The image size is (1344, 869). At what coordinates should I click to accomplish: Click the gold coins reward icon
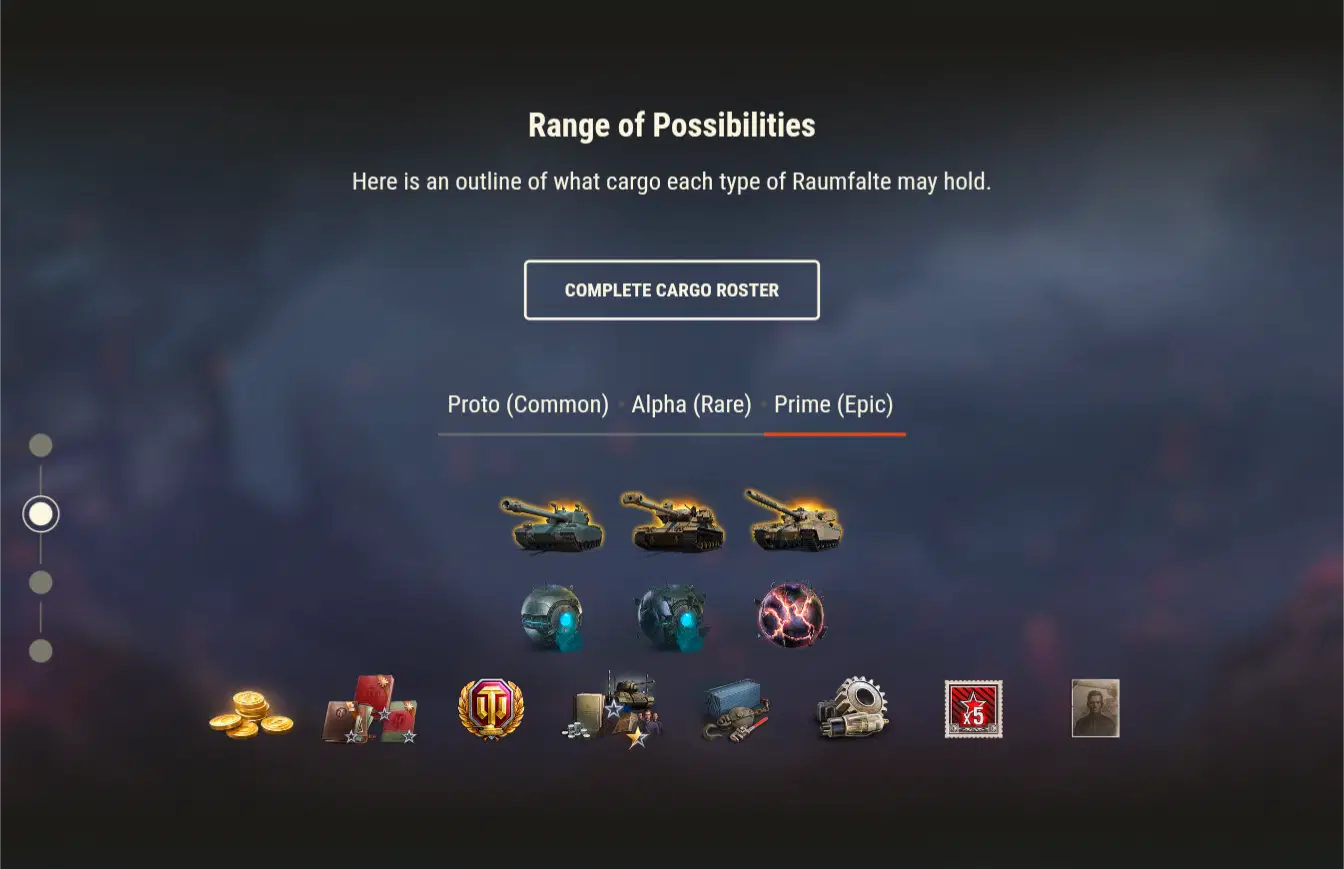(253, 712)
